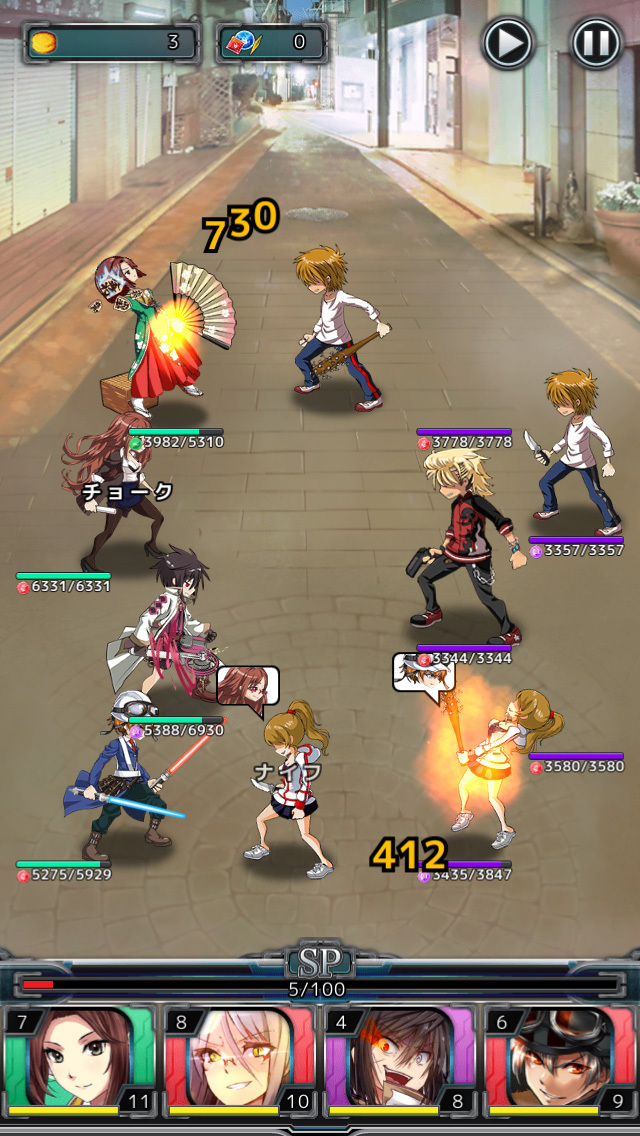Select the goggles-wearing character card
This screenshot has width=640, height=1136.
pos(559,1061)
